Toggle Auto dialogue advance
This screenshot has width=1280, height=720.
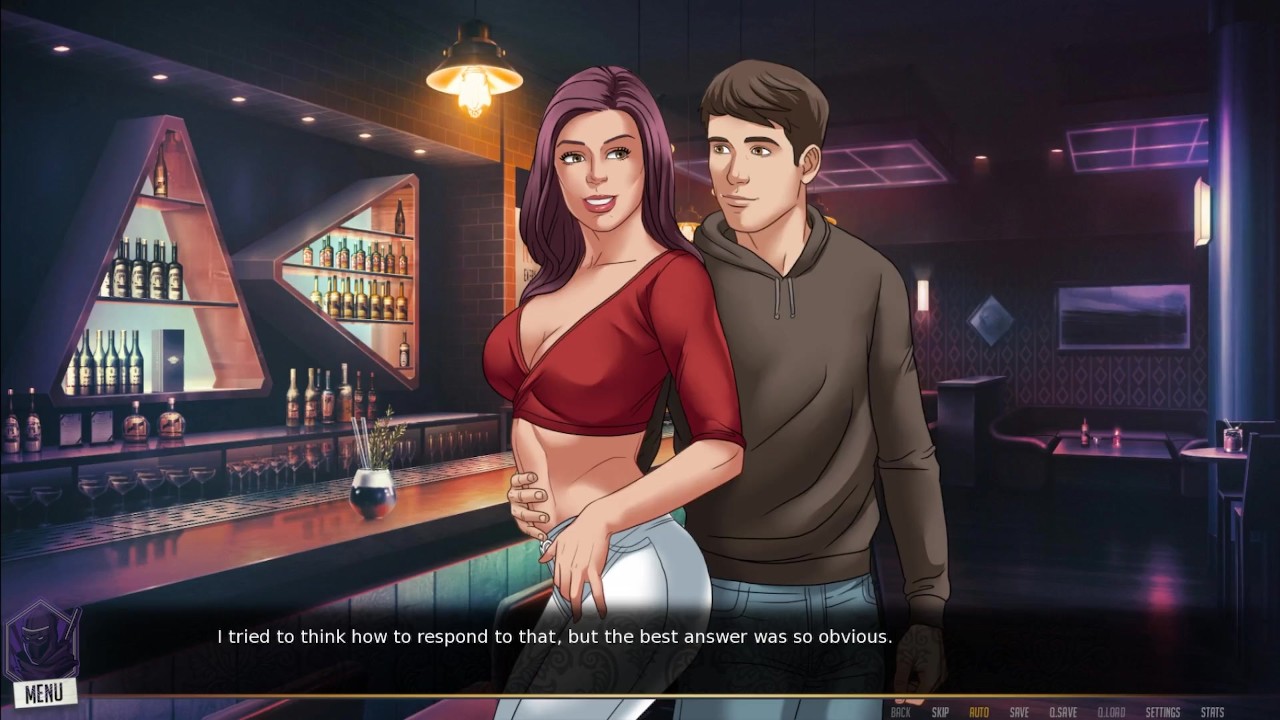[x=979, y=712]
